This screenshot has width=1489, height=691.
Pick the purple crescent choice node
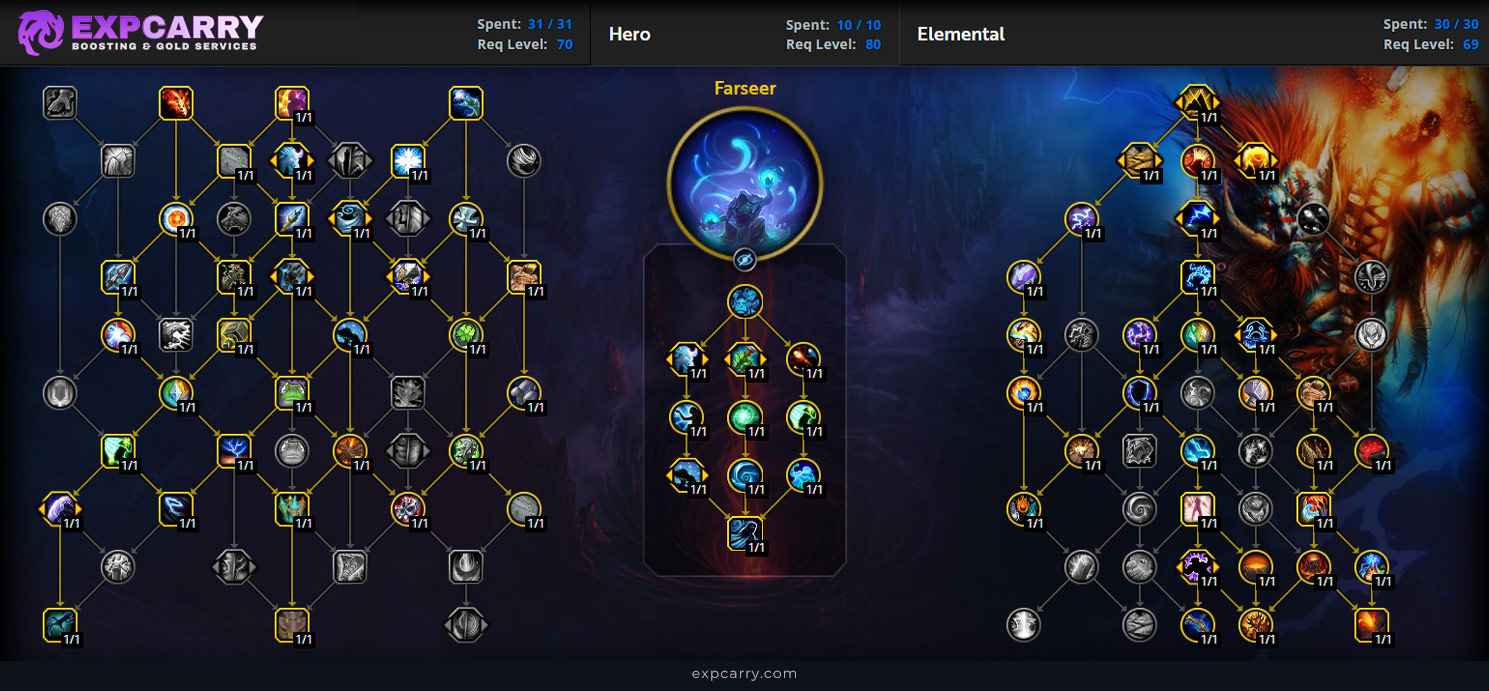coord(60,509)
